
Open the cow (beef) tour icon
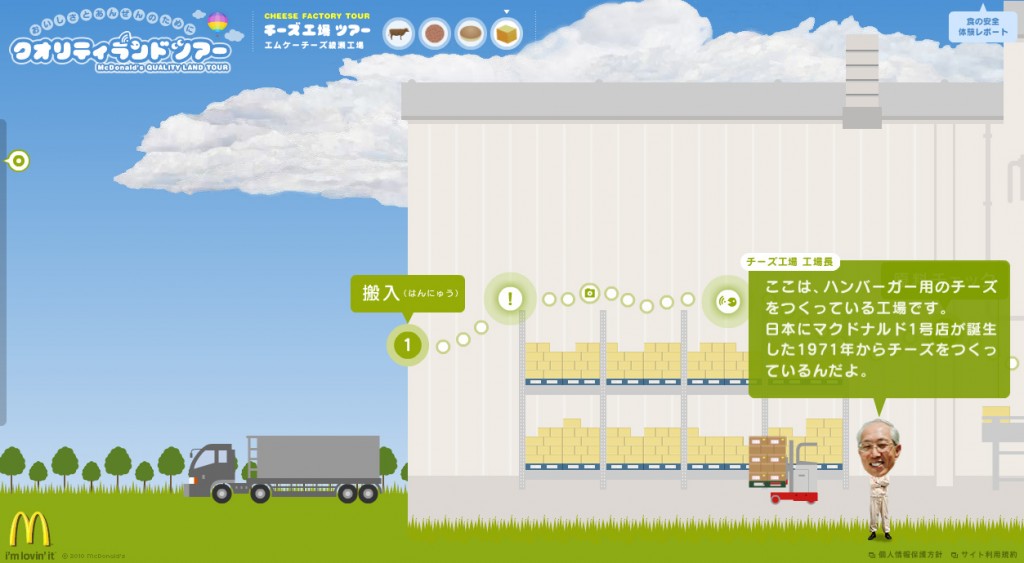[399, 34]
